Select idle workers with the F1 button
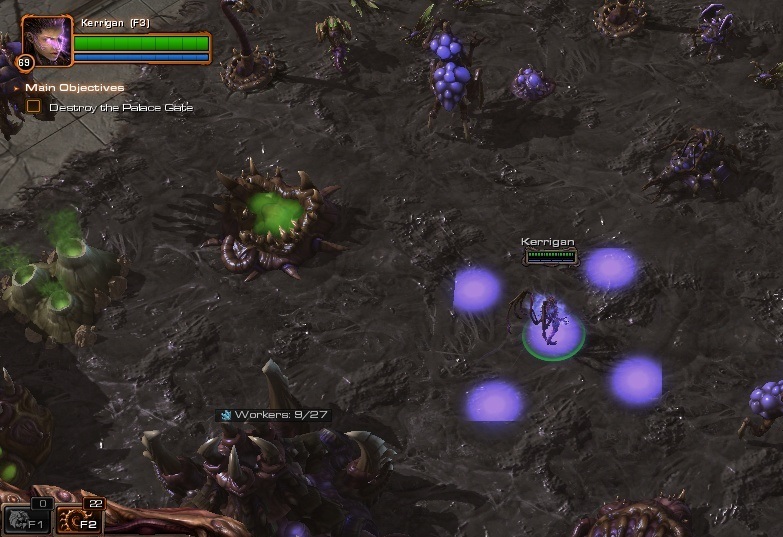Image resolution: width=783 pixels, height=537 pixels. coord(25,520)
